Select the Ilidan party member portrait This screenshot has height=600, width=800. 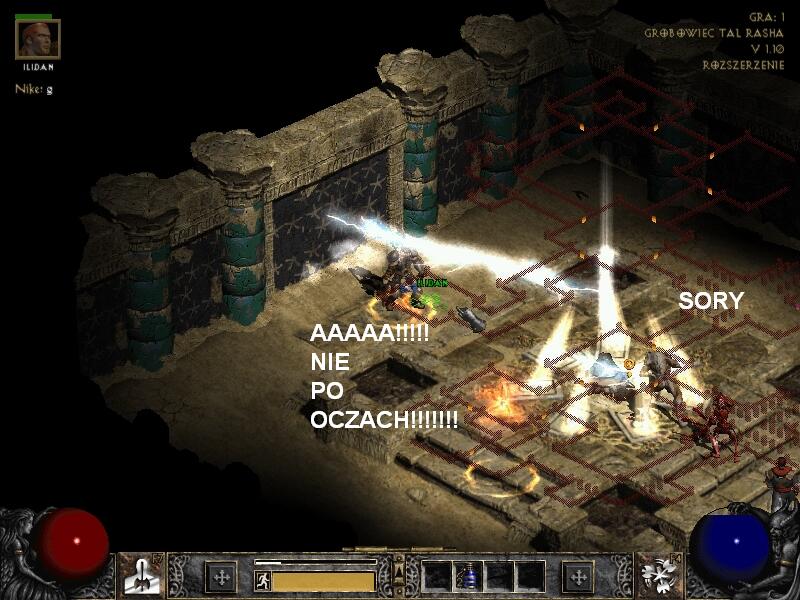38,39
